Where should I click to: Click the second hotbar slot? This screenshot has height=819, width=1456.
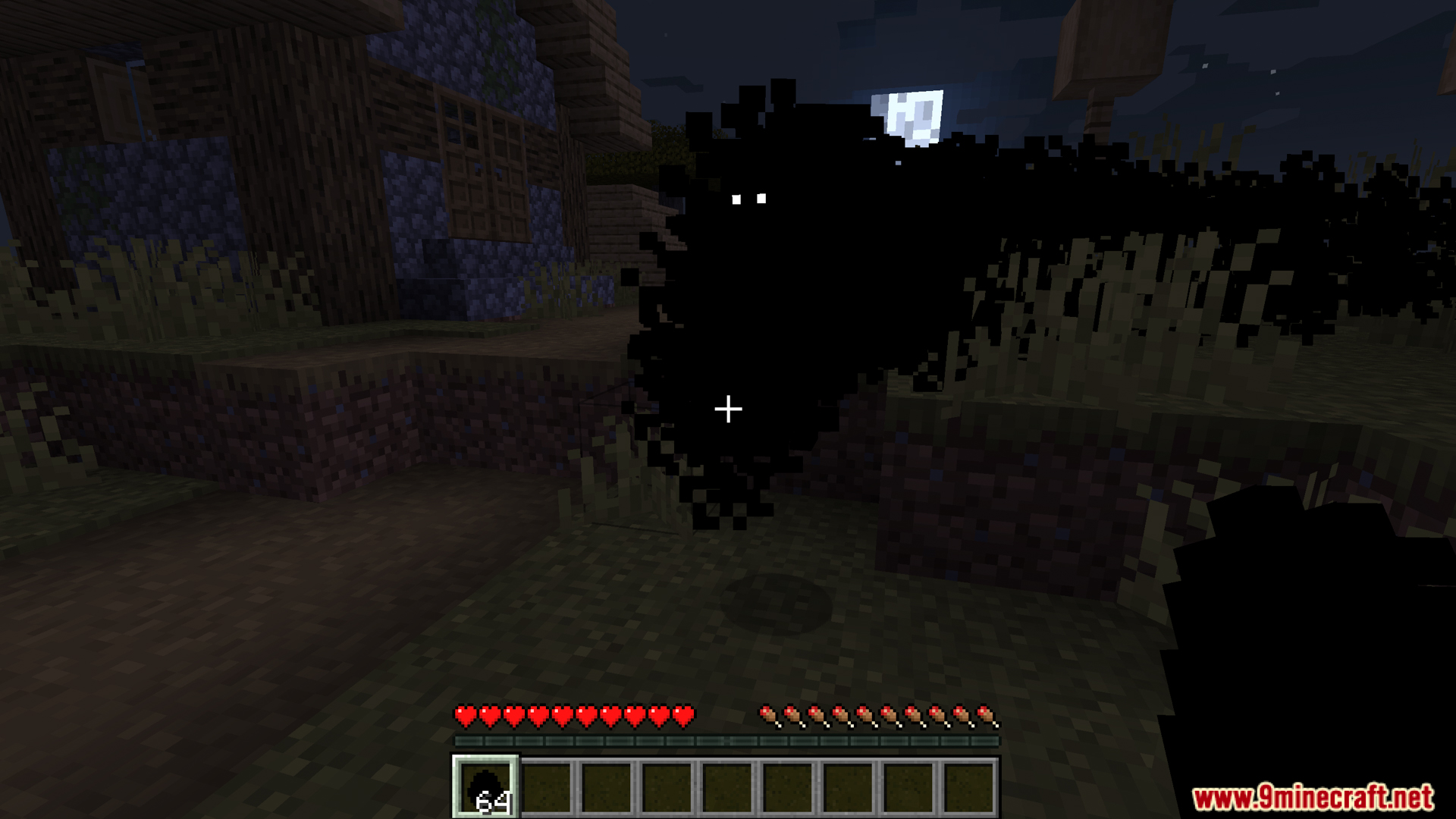tap(548, 789)
